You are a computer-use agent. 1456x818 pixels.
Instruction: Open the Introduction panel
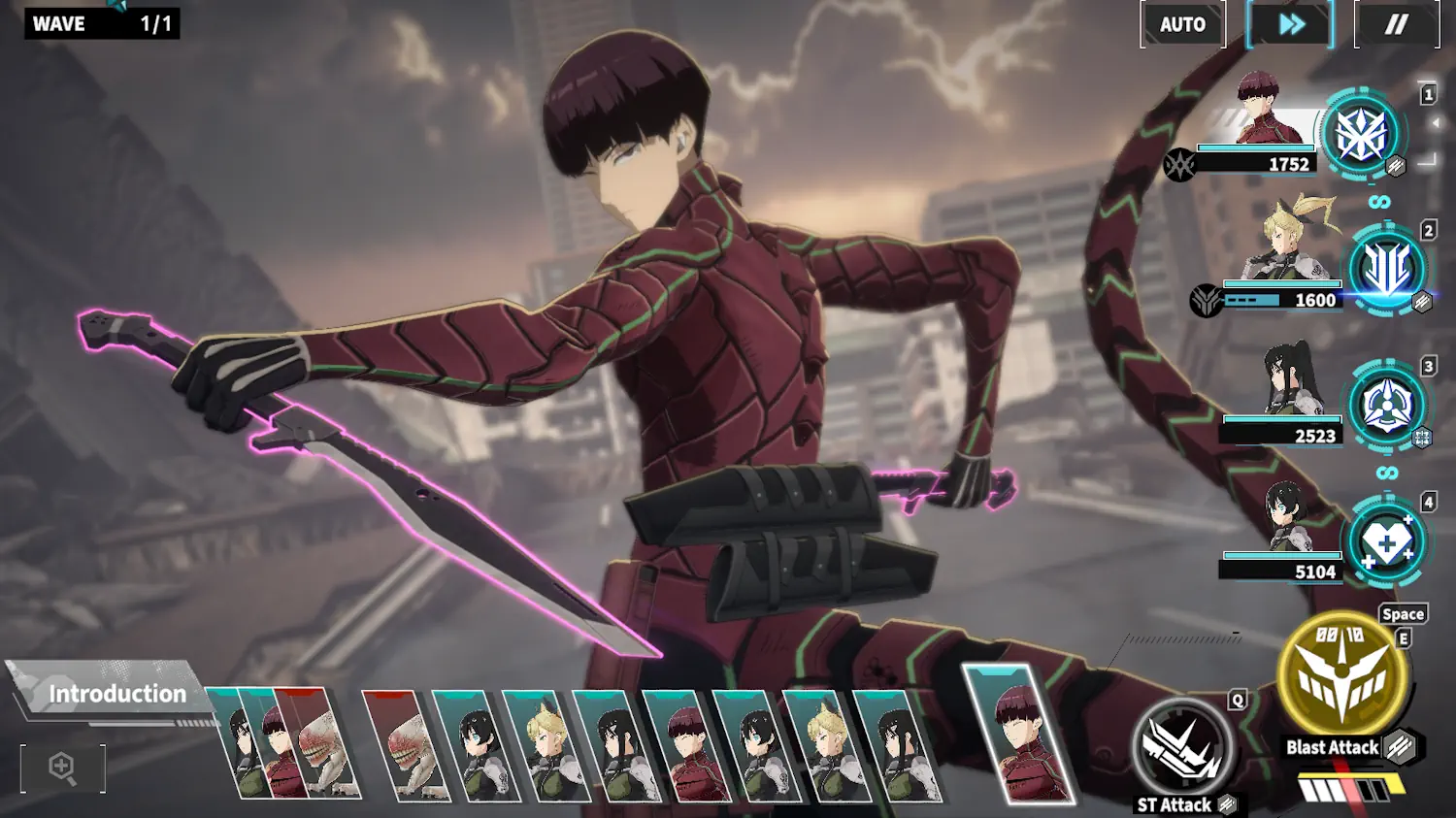(x=116, y=694)
